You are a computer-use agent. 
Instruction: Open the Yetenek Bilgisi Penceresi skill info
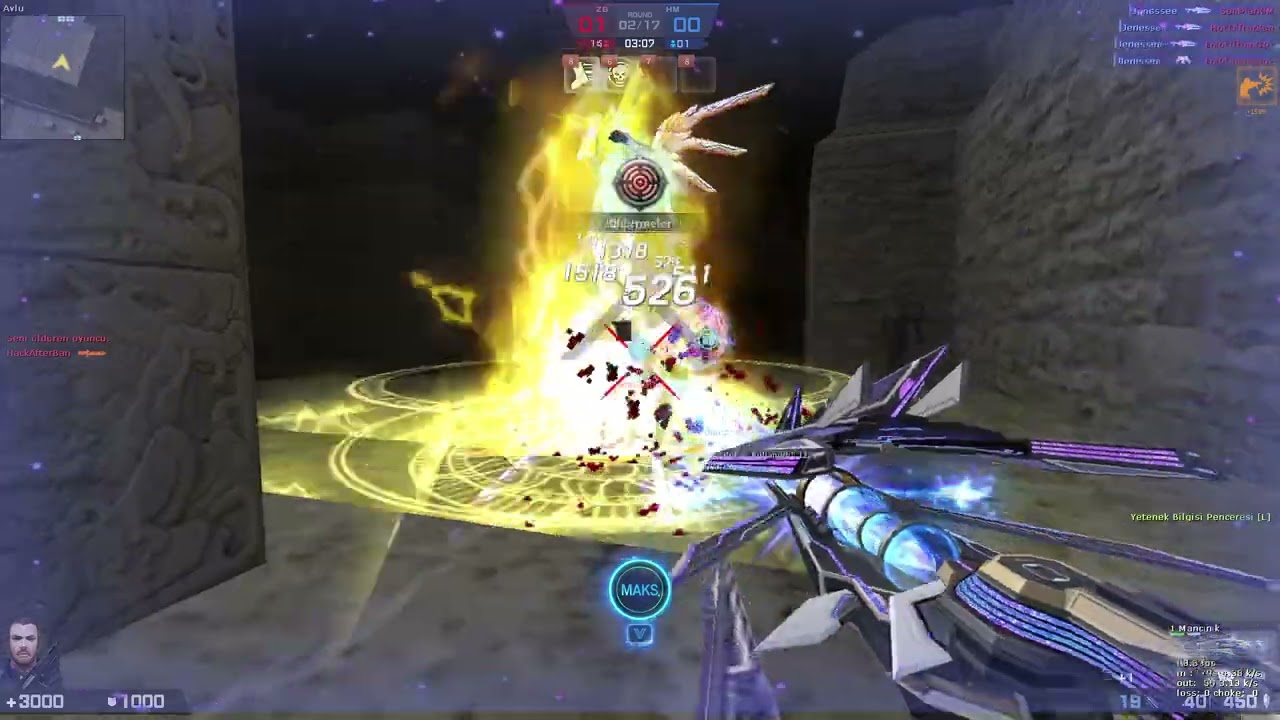coord(1199,517)
